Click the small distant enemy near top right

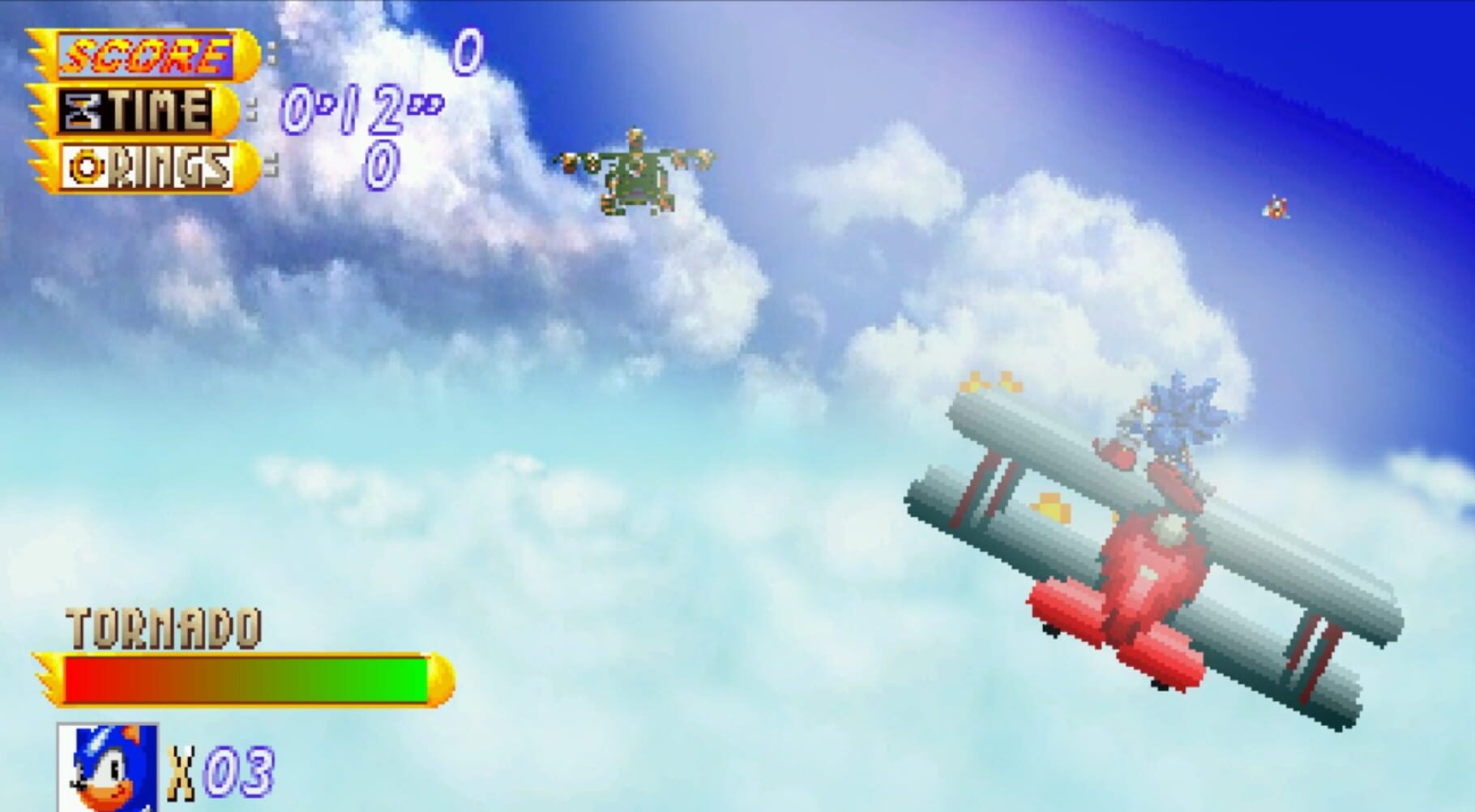tap(1274, 207)
